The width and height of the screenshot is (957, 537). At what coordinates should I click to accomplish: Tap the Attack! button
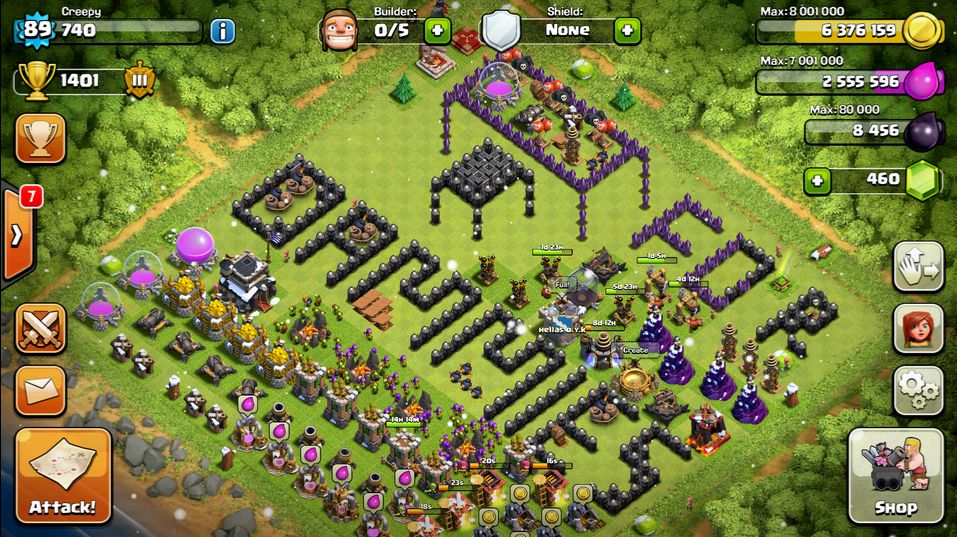click(63, 475)
